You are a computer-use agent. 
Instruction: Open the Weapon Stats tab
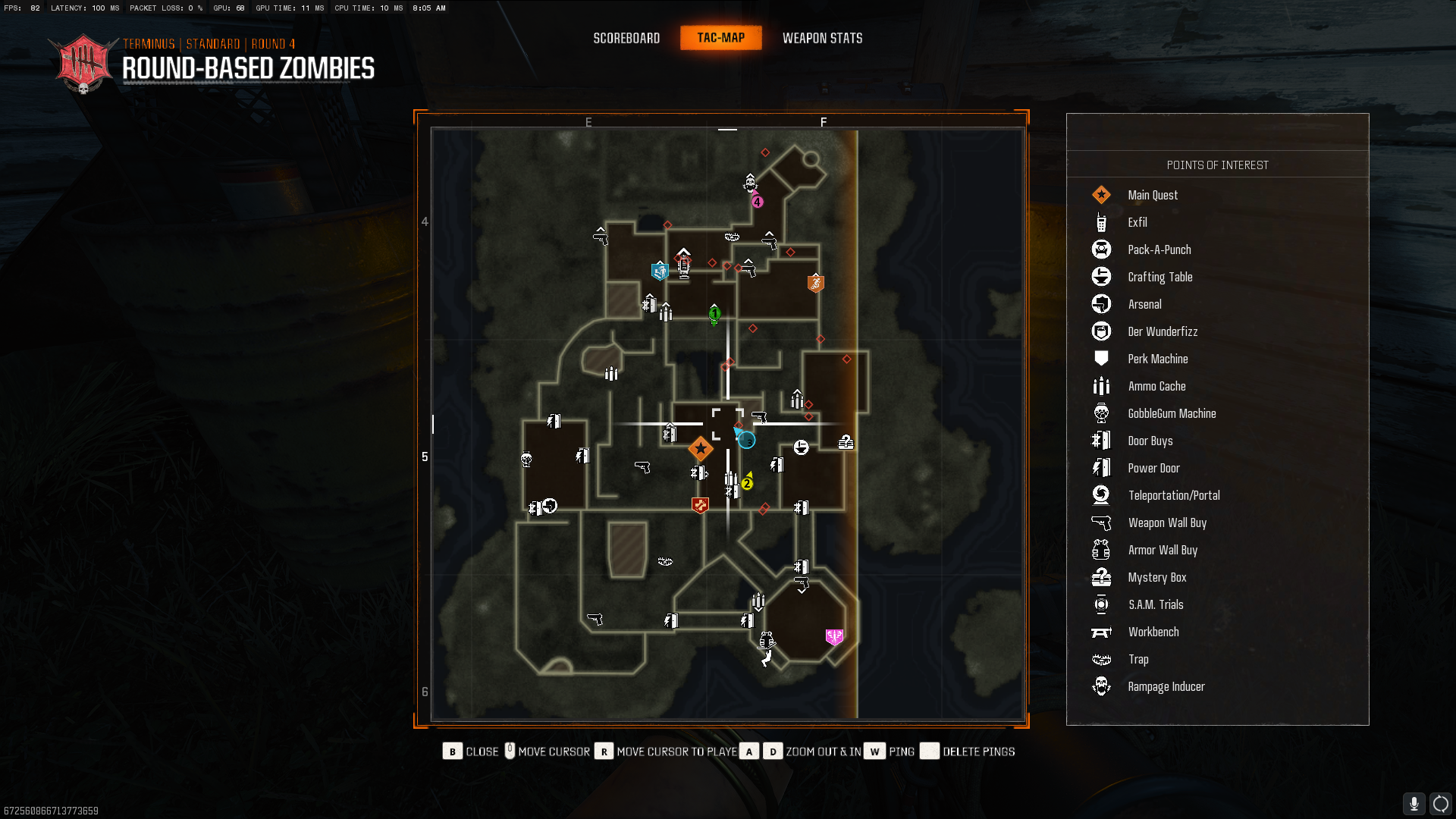823,38
